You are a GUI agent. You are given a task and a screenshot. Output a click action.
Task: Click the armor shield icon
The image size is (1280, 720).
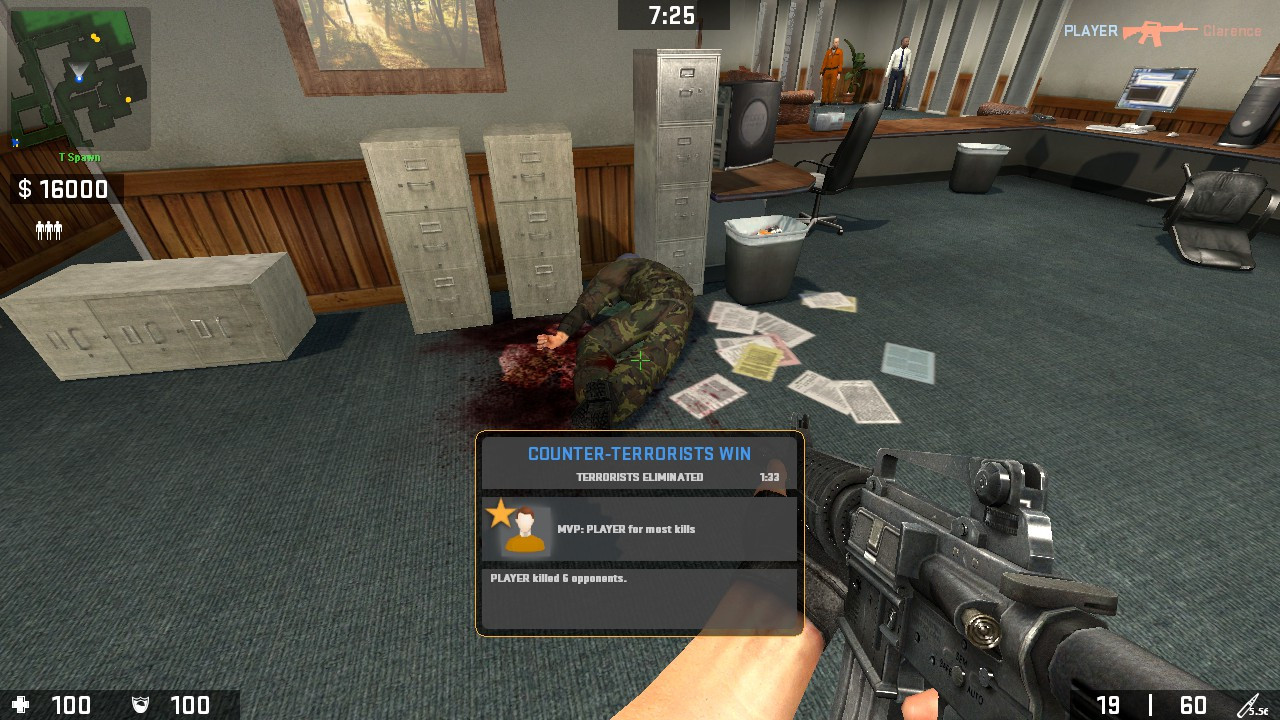point(140,704)
